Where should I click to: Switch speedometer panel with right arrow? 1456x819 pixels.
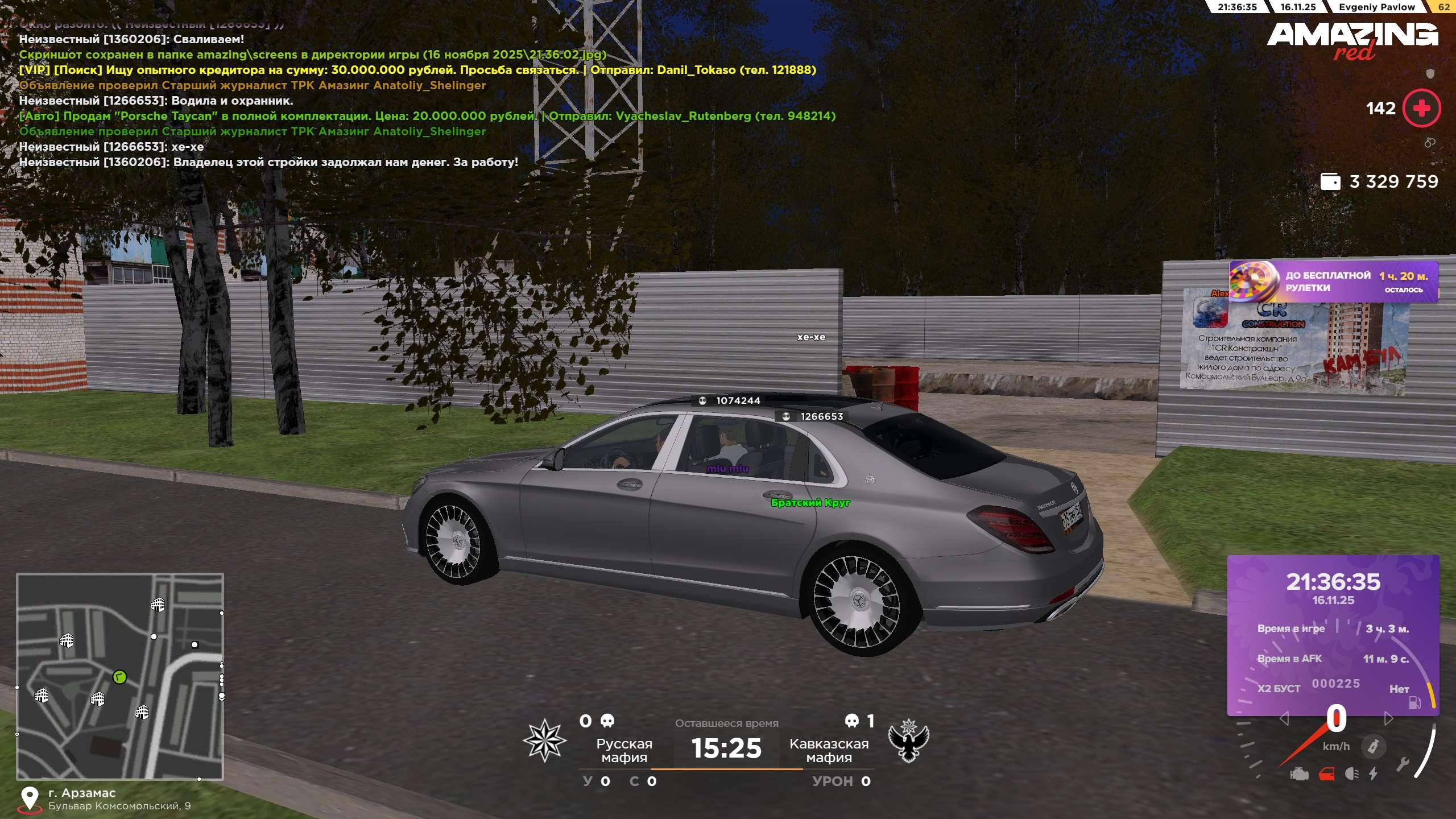point(1388,719)
